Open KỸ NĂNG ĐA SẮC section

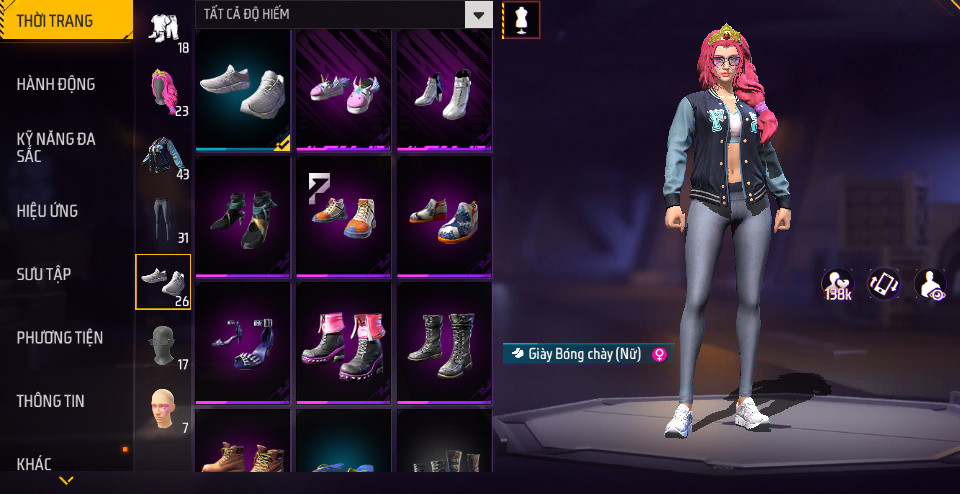[x=56, y=148]
